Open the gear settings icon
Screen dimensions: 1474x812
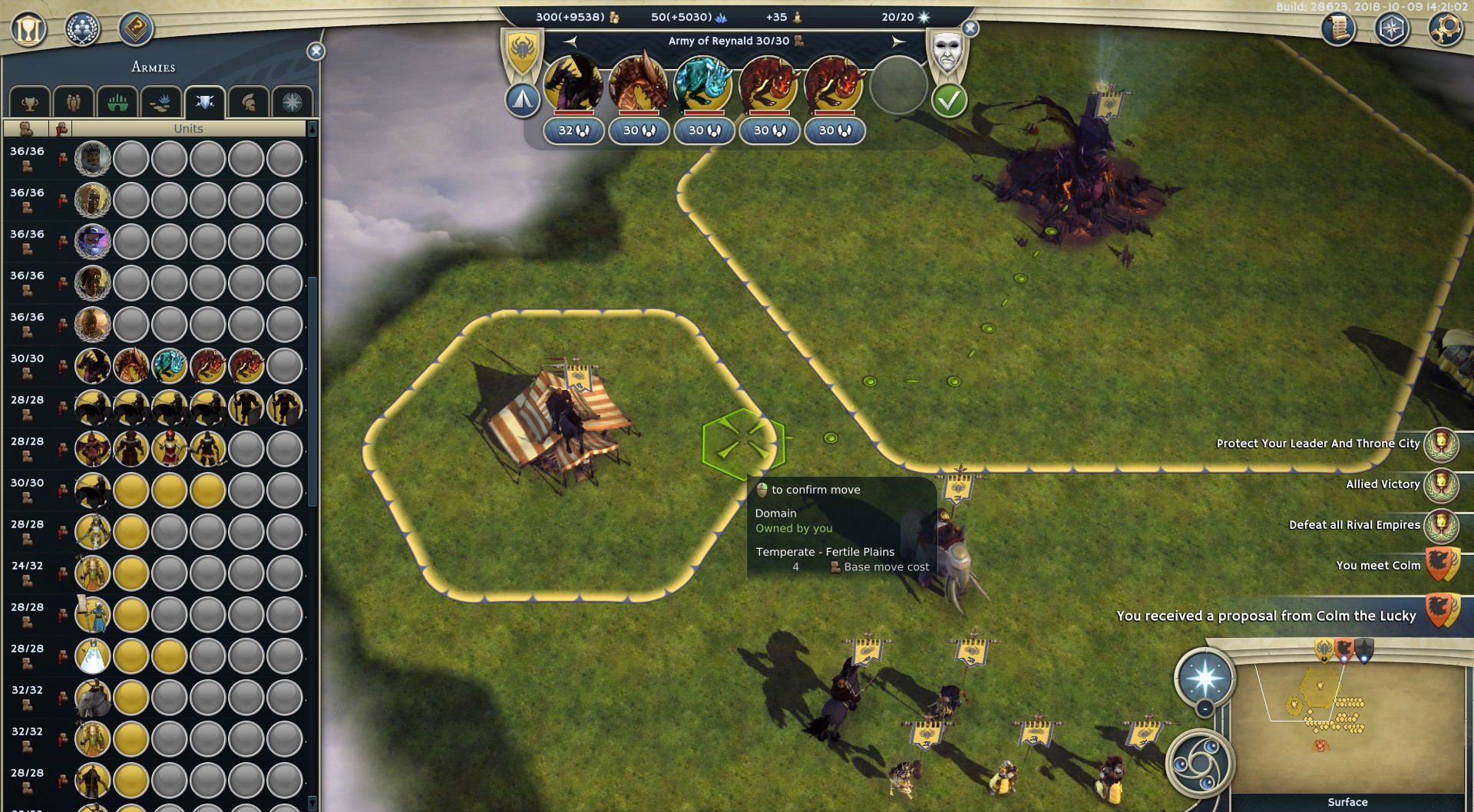[x=1445, y=30]
